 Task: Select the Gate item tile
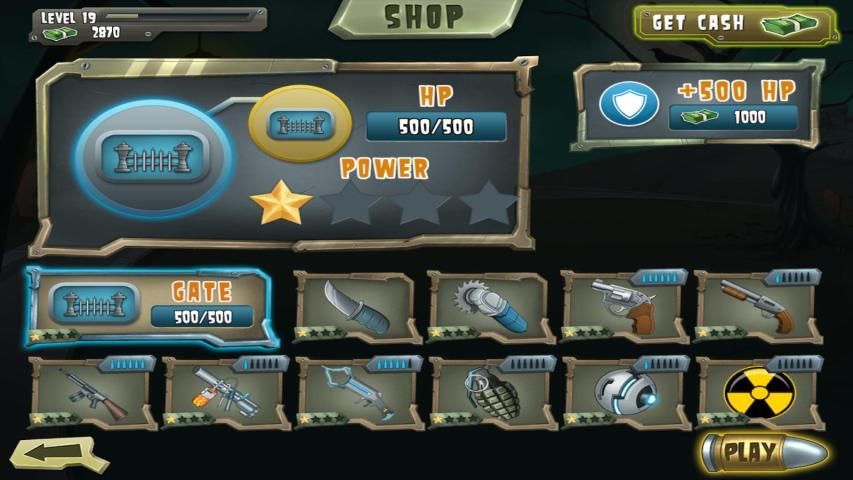click(x=148, y=307)
